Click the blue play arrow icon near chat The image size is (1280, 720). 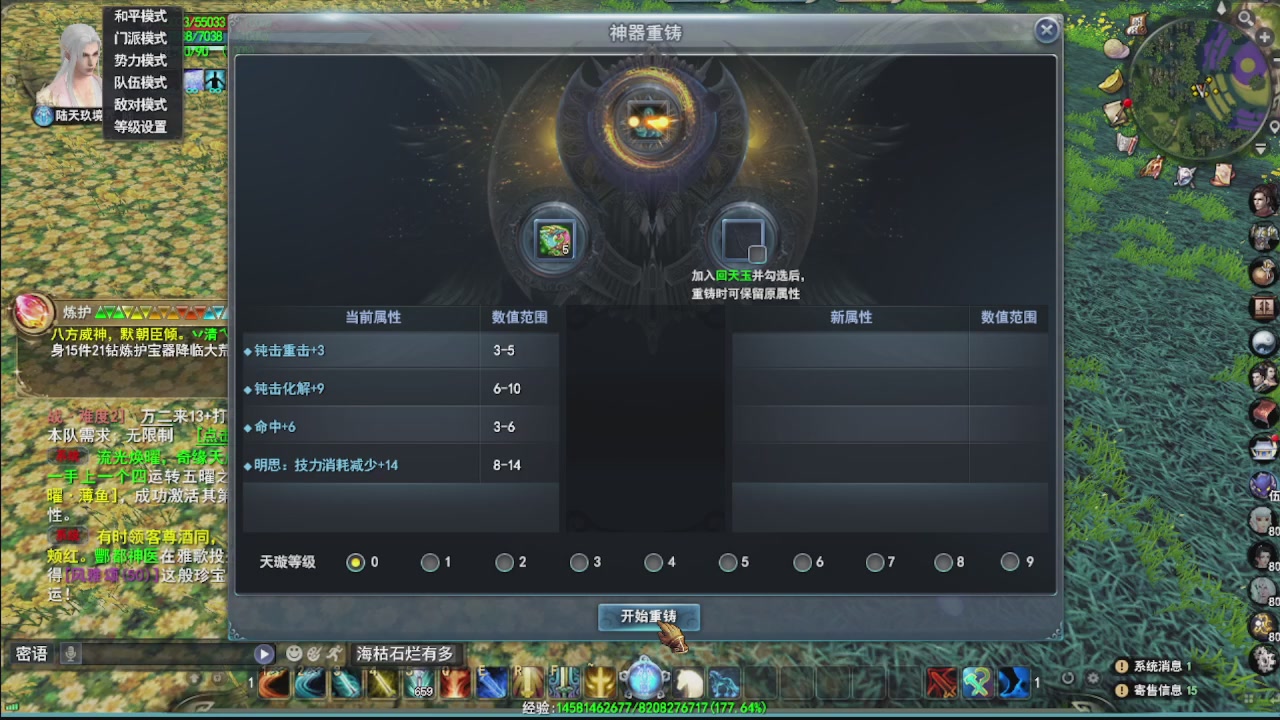click(264, 652)
